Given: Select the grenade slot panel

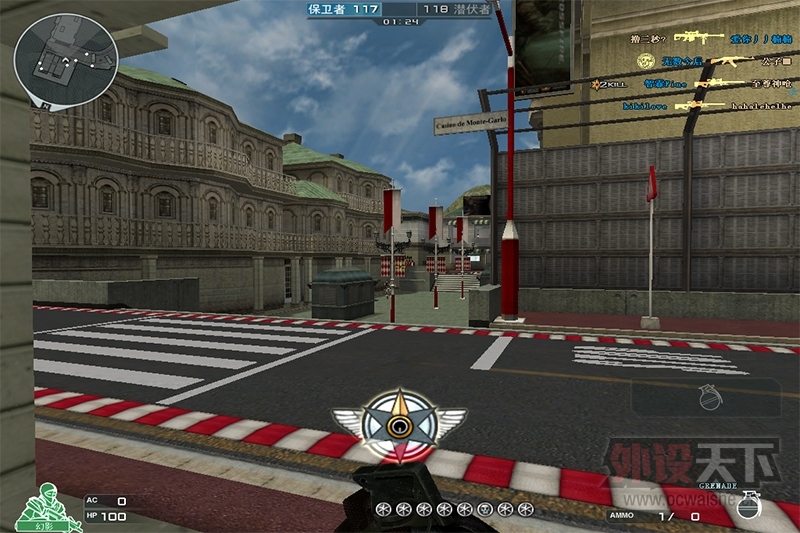Looking at the screenshot, I should pos(706,397).
